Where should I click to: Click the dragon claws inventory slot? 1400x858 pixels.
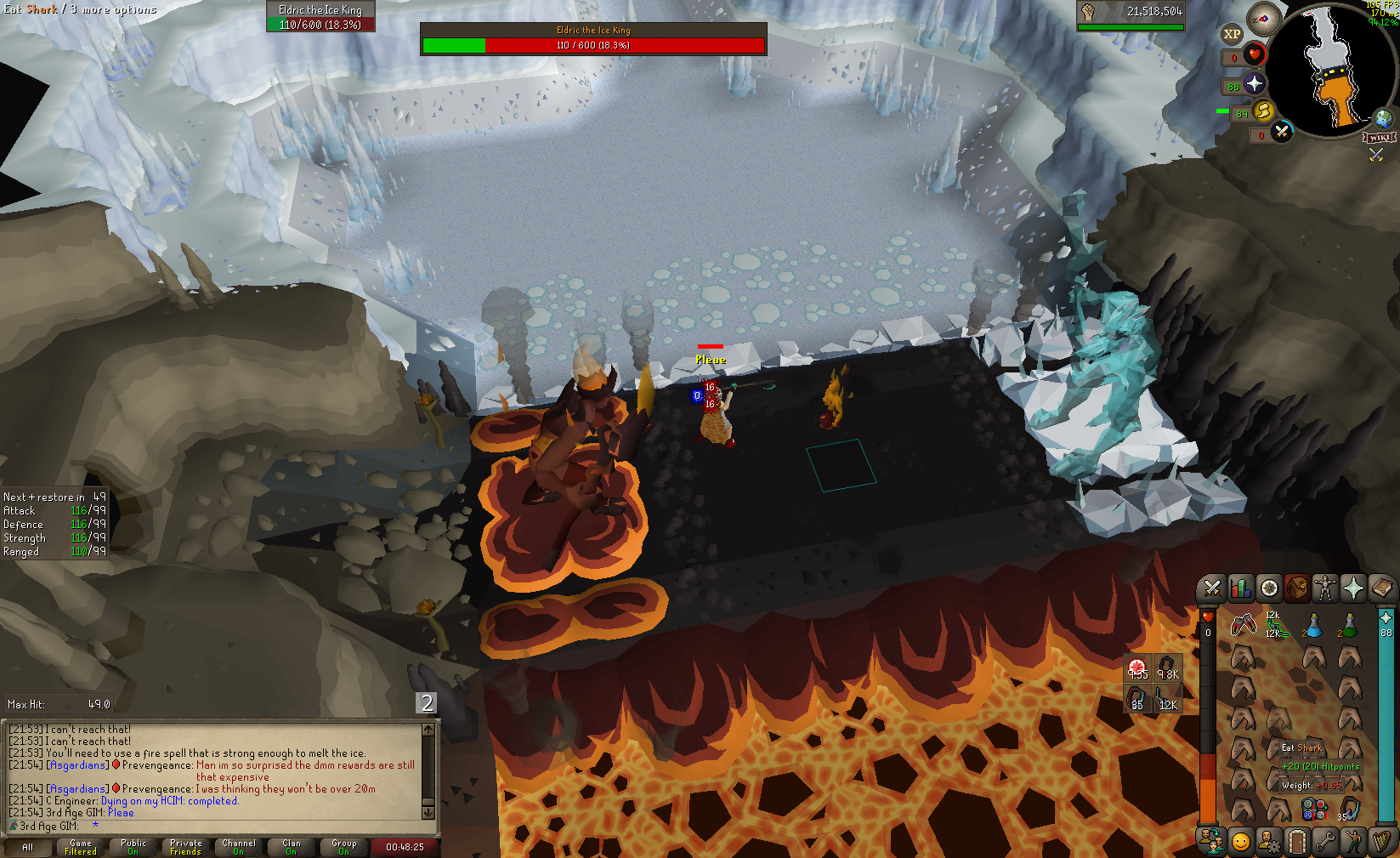point(1243,626)
